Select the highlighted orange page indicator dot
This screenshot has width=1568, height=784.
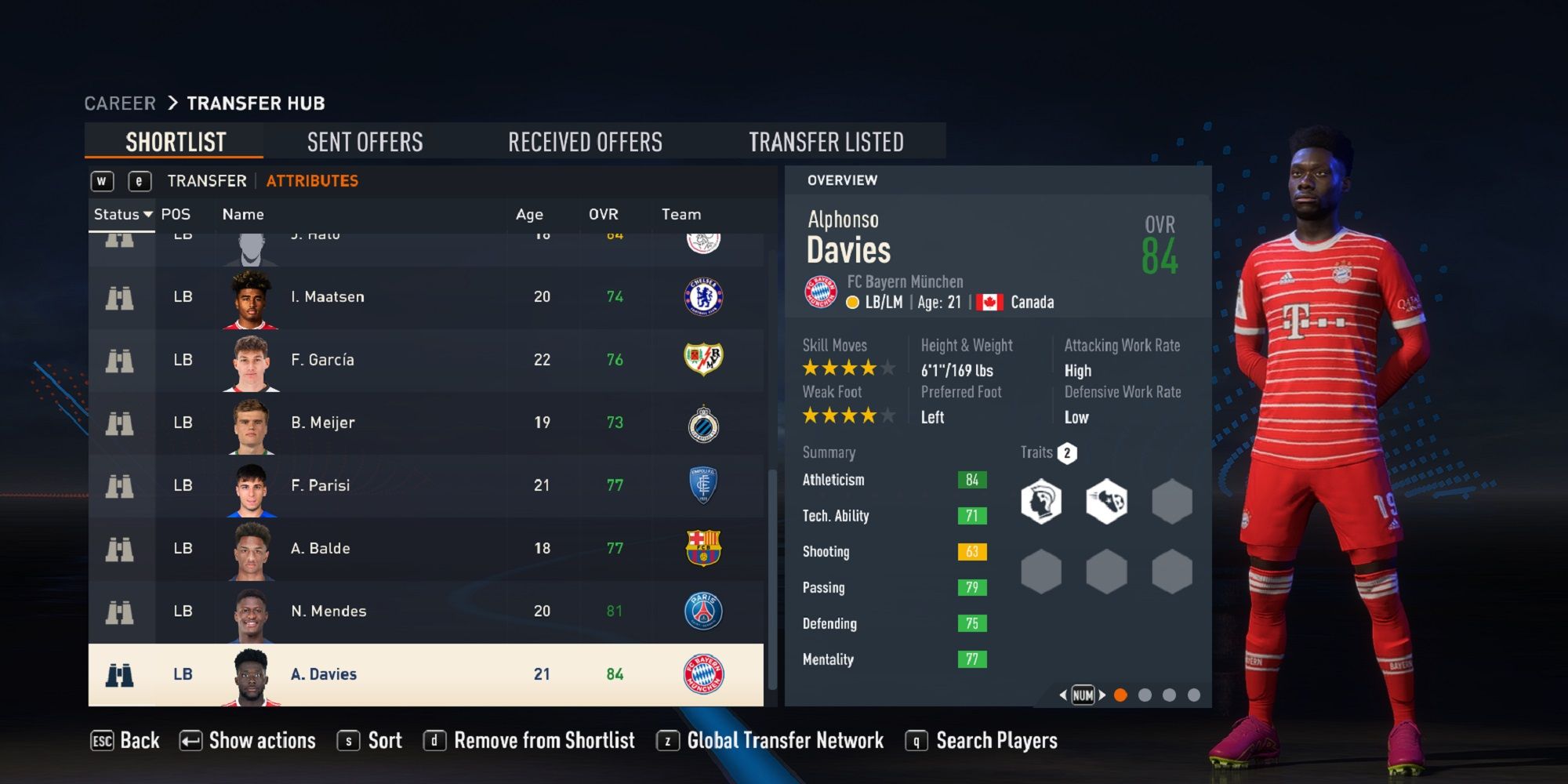(1123, 693)
